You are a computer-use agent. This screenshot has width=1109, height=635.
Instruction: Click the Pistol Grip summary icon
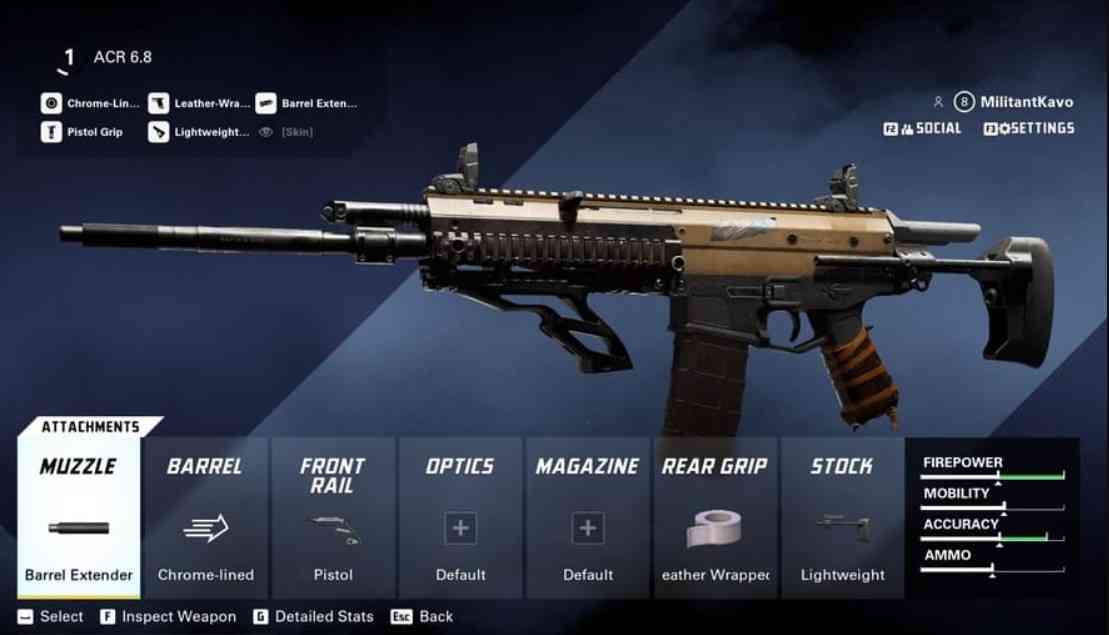[x=51, y=132]
